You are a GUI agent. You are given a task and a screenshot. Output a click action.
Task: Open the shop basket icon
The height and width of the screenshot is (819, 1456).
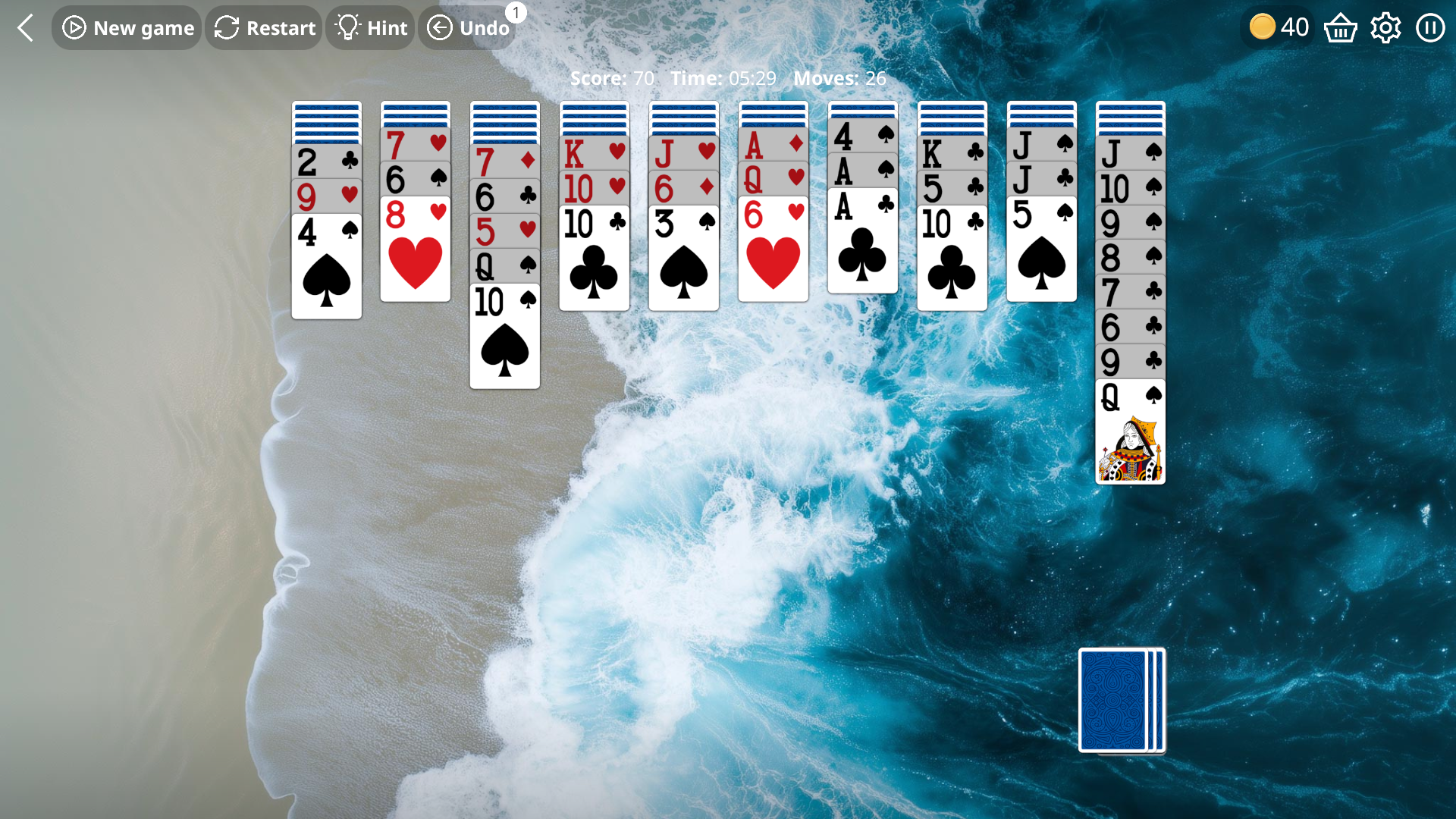click(x=1341, y=27)
